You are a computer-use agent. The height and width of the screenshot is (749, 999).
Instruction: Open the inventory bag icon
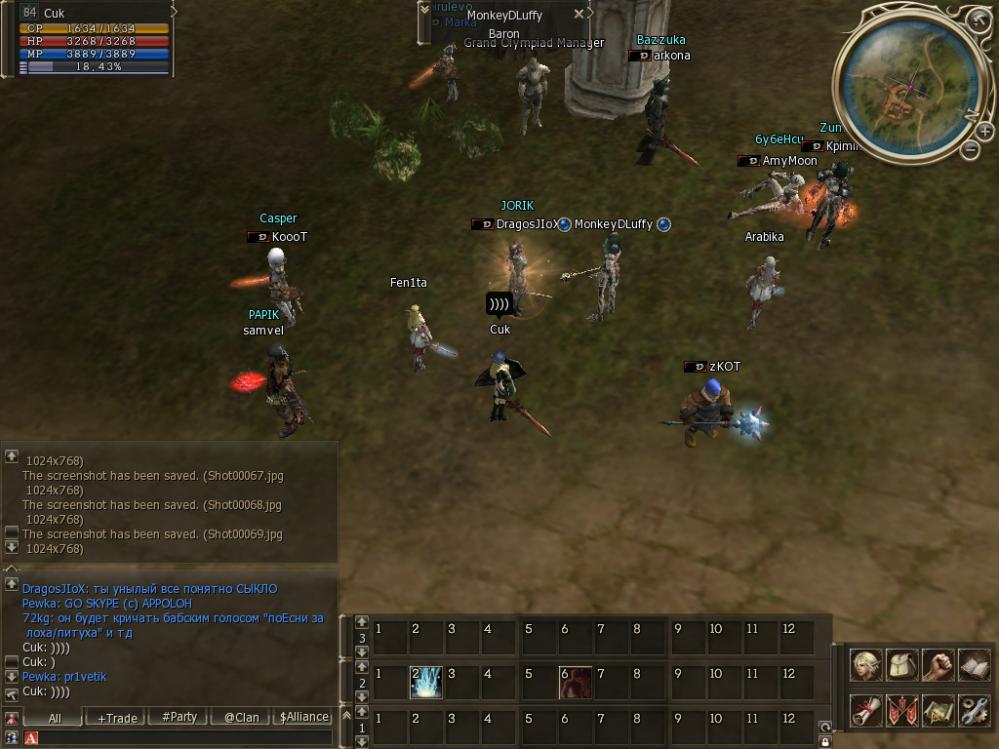tap(902, 665)
